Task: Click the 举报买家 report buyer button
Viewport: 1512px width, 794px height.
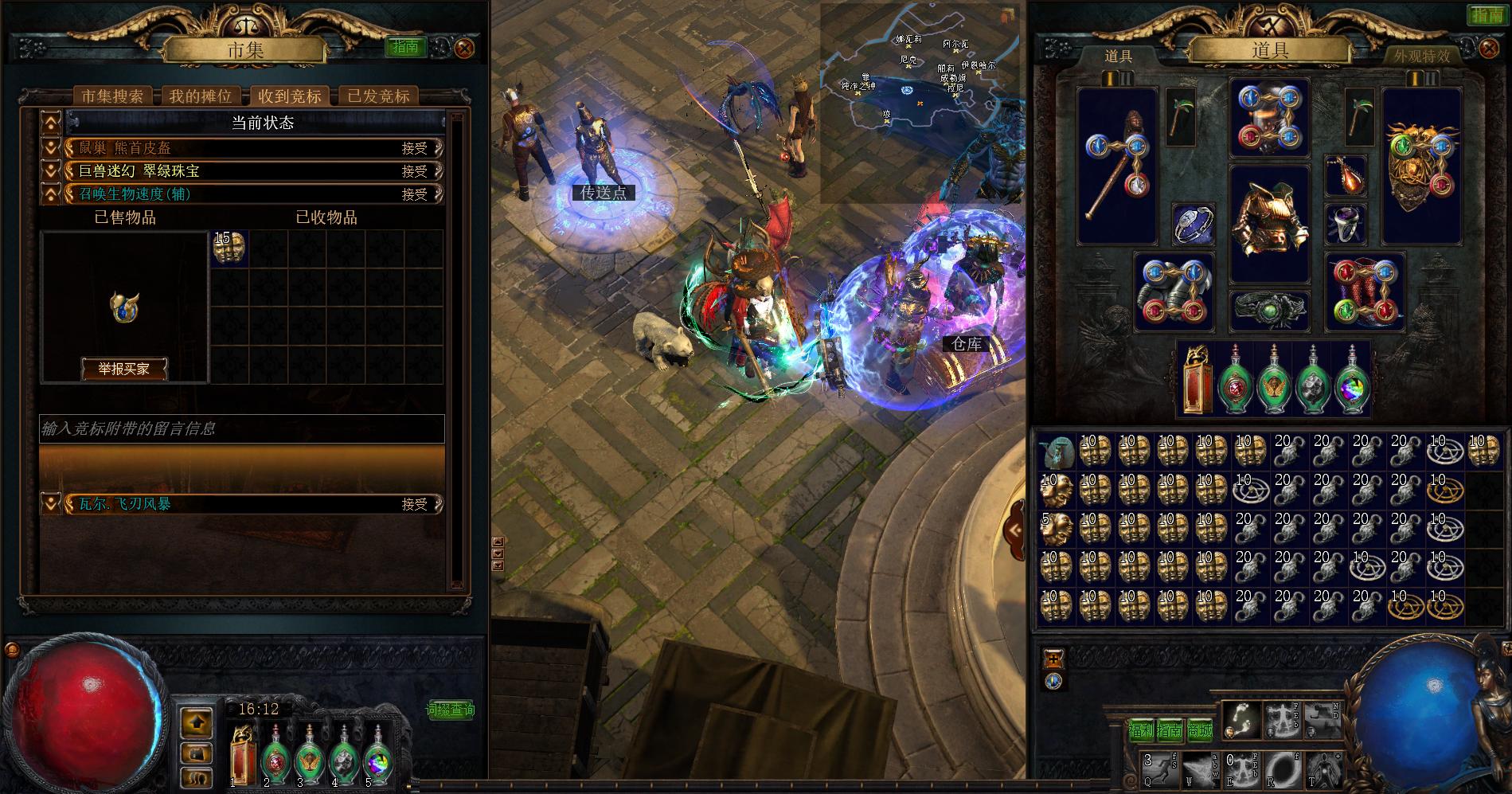Action: coord(123,369)
